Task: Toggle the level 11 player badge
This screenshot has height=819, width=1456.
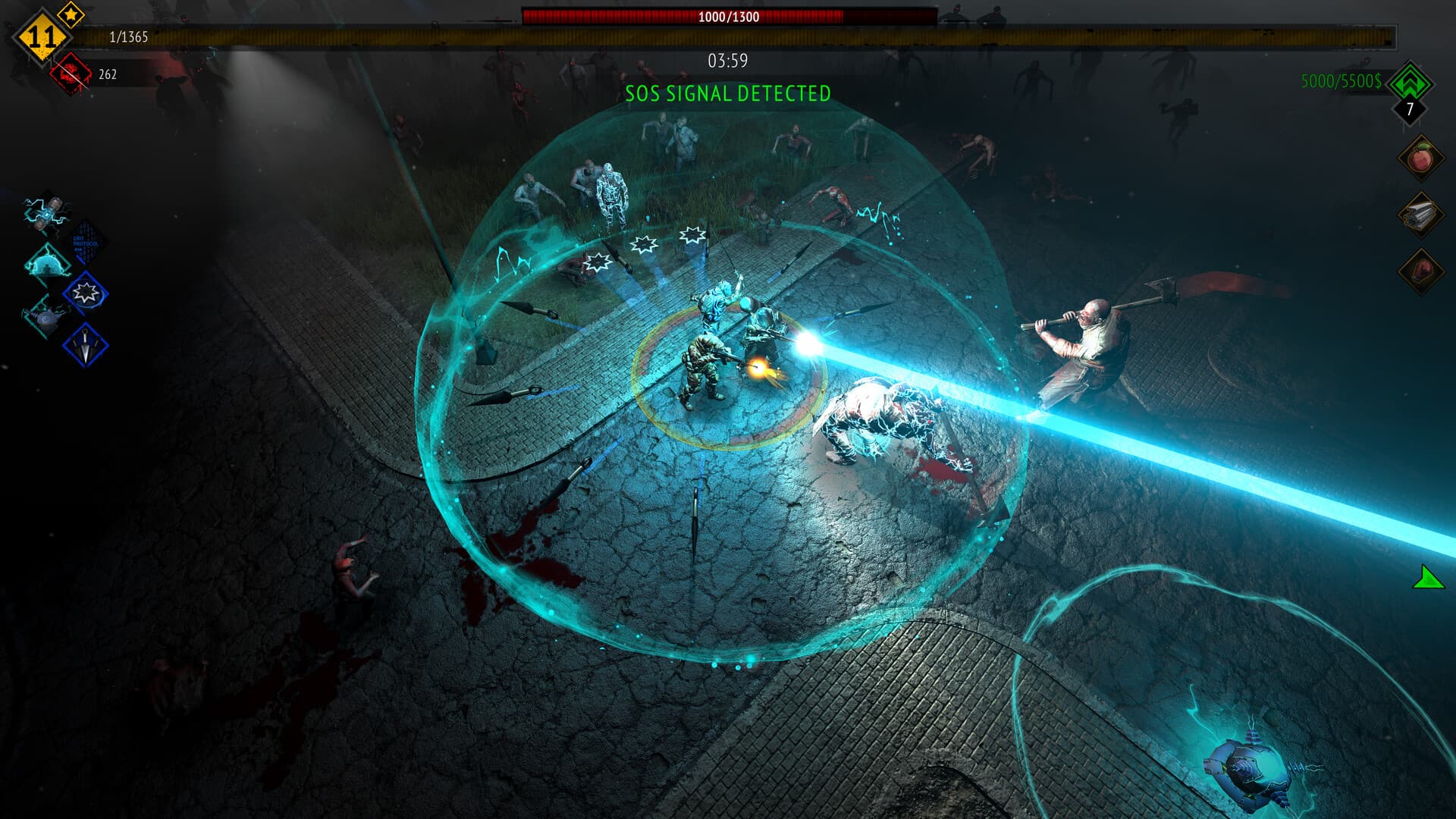Action: point(42,34)
